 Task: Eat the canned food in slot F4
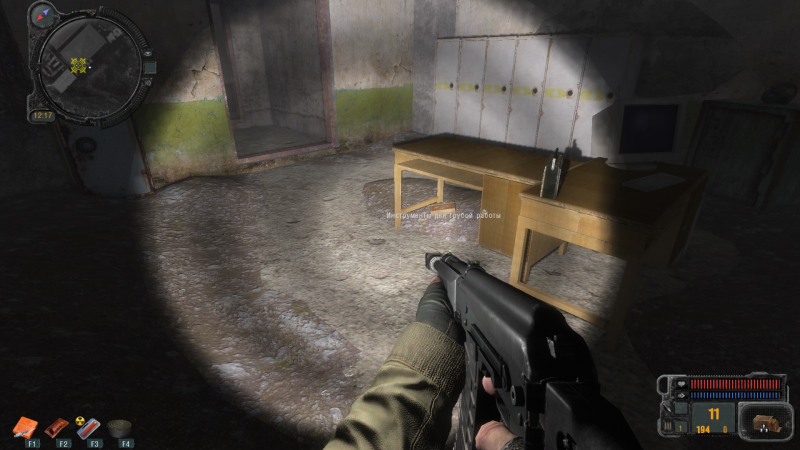click(x=121, y=427)
